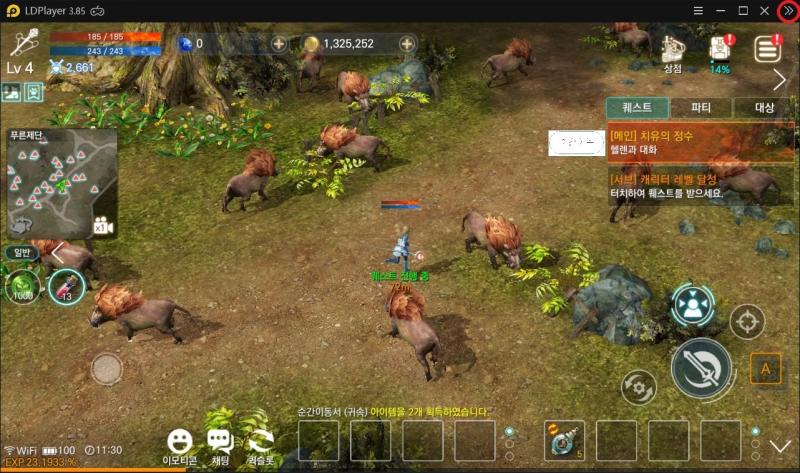Open the 상점 shop

click(x=673, y=51)
